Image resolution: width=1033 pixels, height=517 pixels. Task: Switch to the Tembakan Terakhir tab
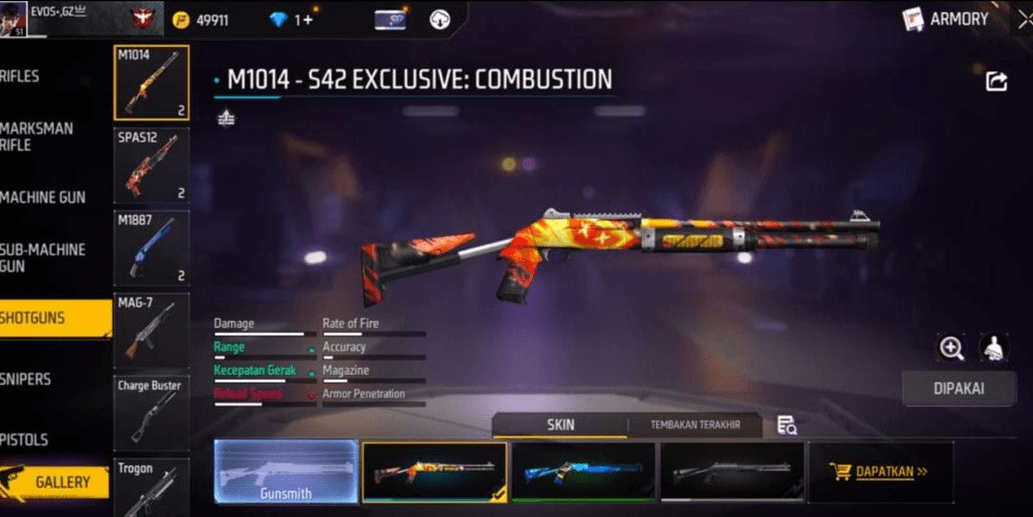(x=695, y=425)
